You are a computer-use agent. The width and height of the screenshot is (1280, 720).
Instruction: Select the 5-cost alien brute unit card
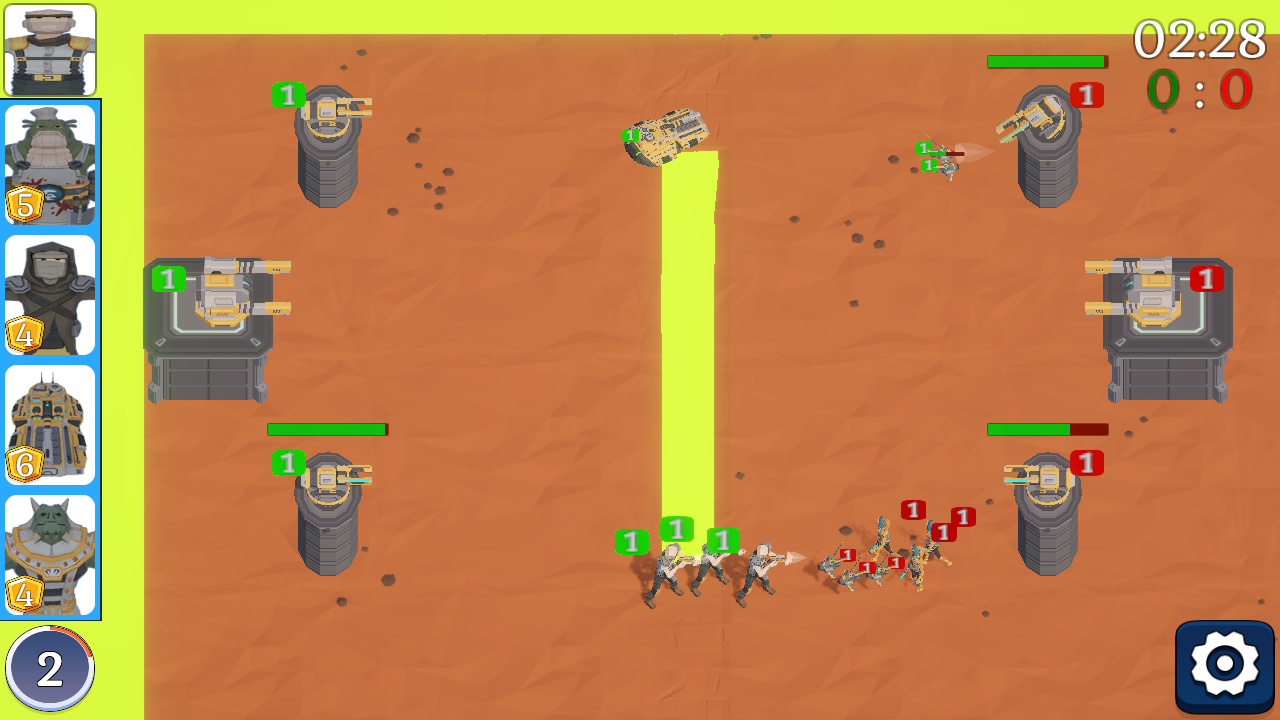pos(48,165)
